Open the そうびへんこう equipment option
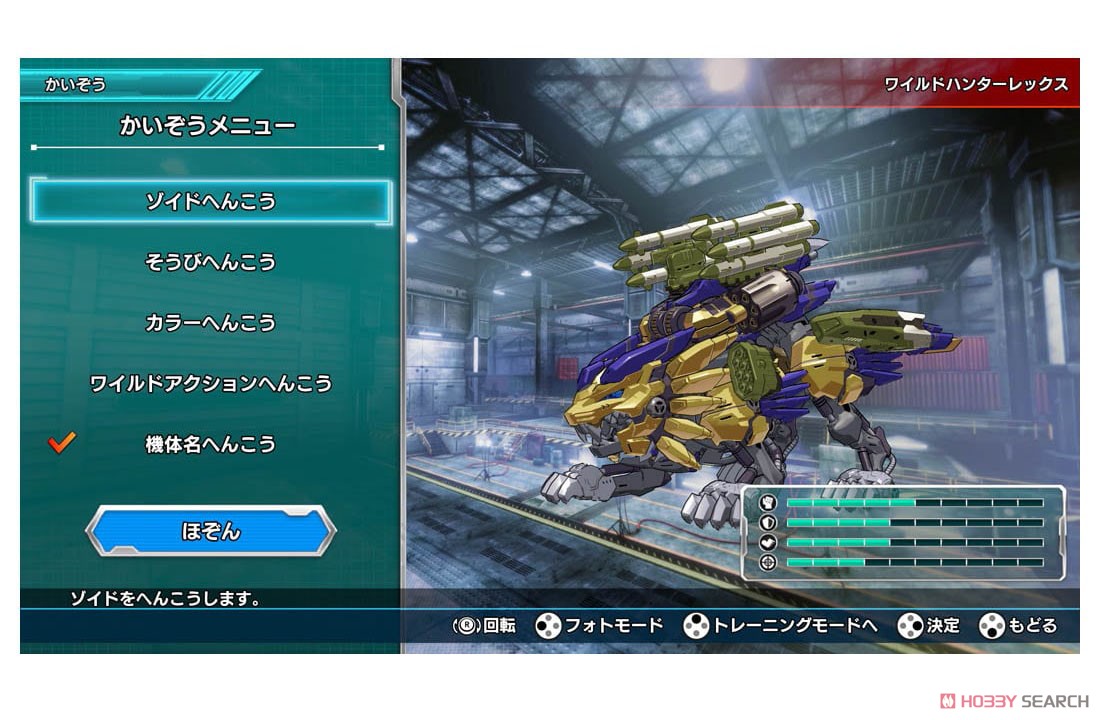Viewport: 1100px width, 720px height. (210, 263)
